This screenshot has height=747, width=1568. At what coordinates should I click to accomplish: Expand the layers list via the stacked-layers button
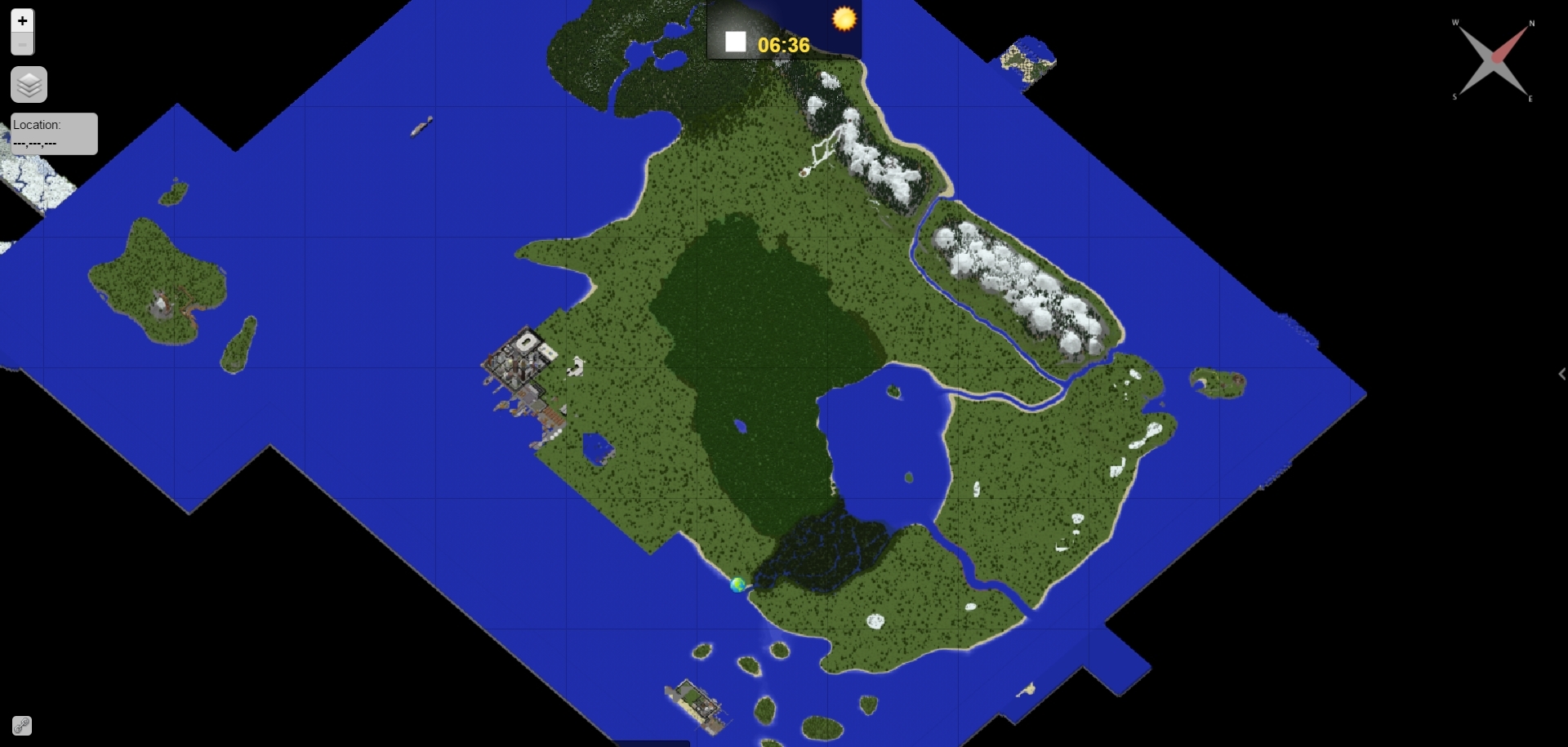(29, 84)
